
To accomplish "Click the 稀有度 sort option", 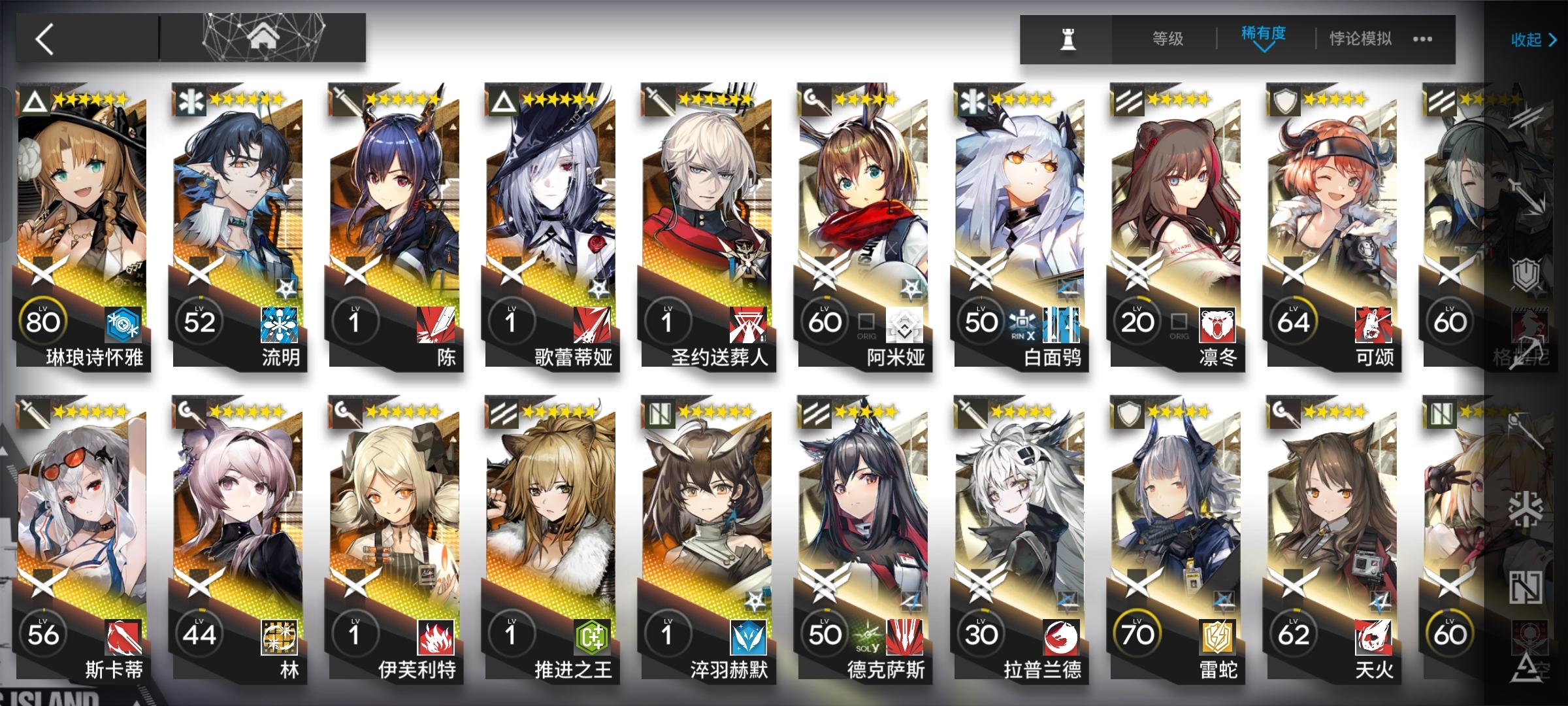I will 1262,37.
